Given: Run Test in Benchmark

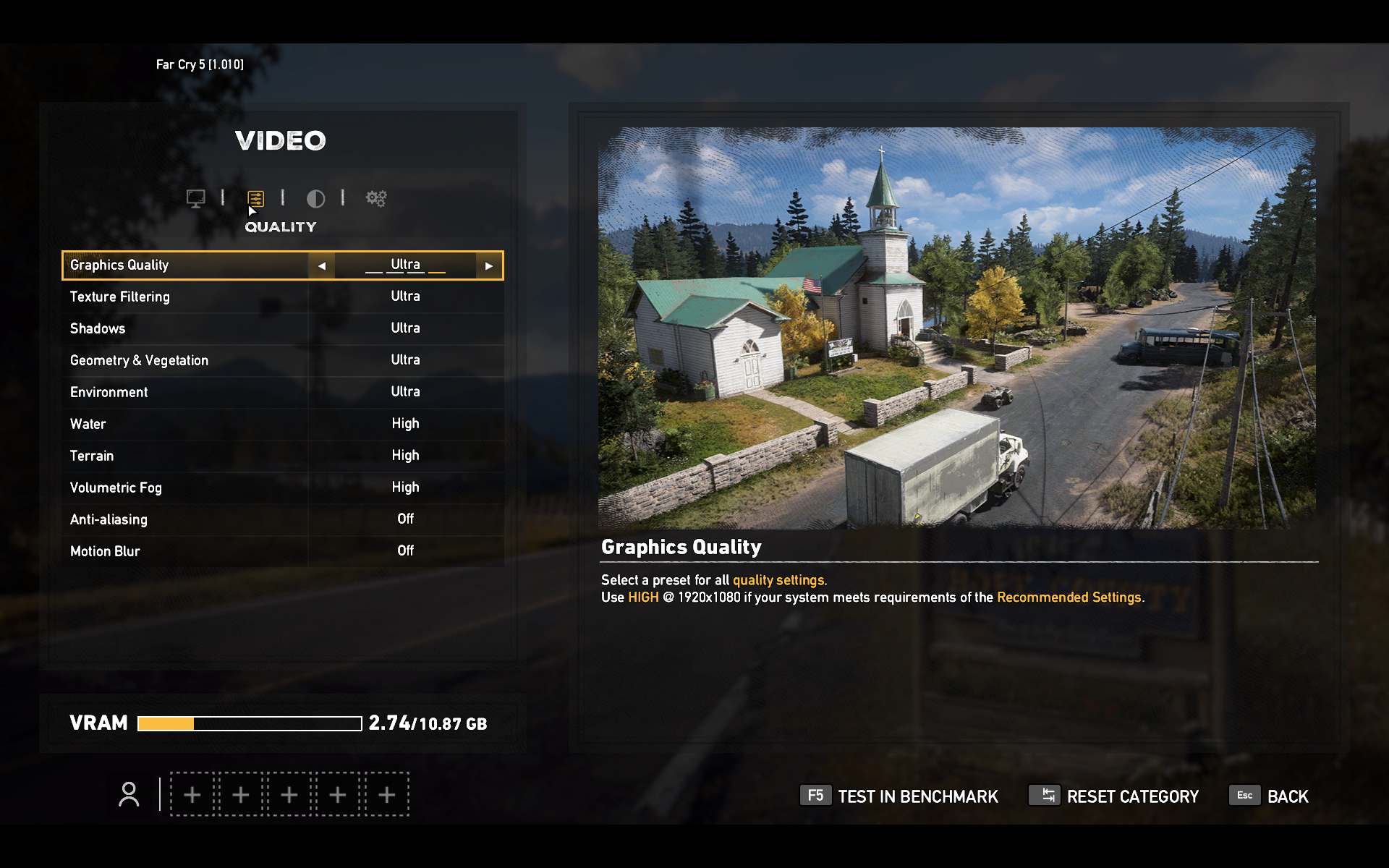Looking at the screenshot, I should pos(899,796).
